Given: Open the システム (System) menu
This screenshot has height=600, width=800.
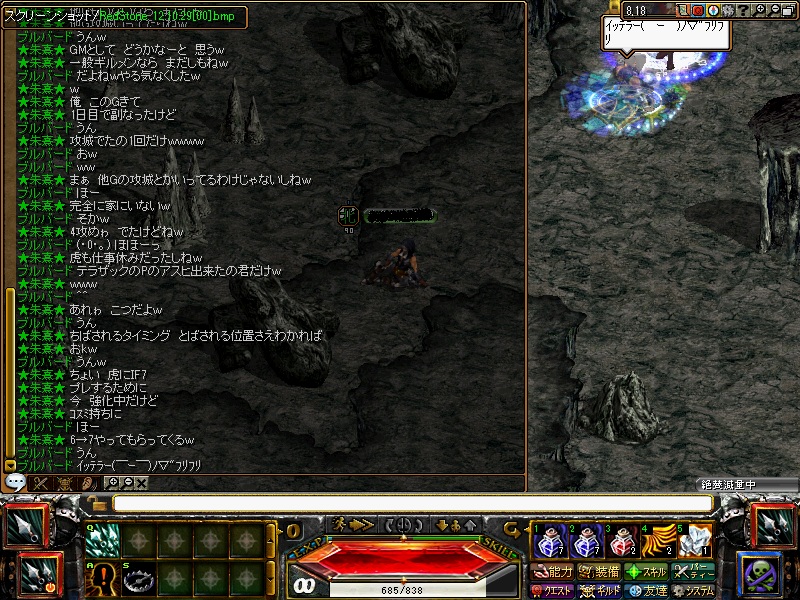Looking at the screenshot, I should (693, 591).
